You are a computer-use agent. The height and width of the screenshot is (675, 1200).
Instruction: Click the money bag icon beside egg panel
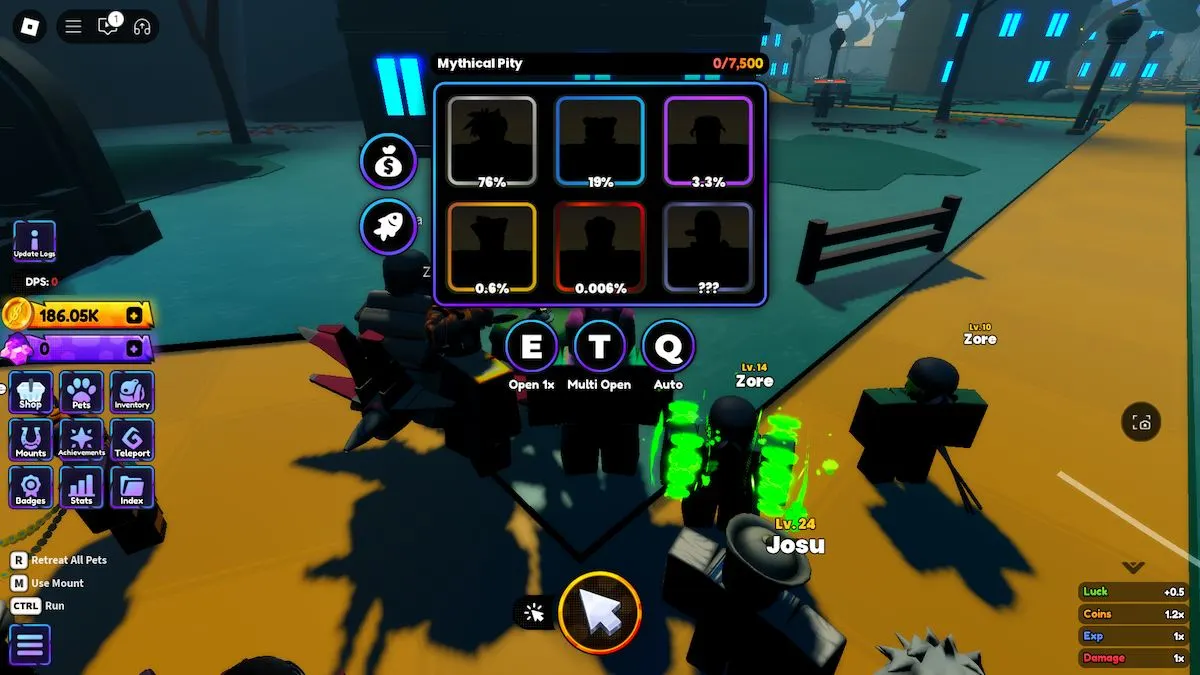click(x=388, y=162)
